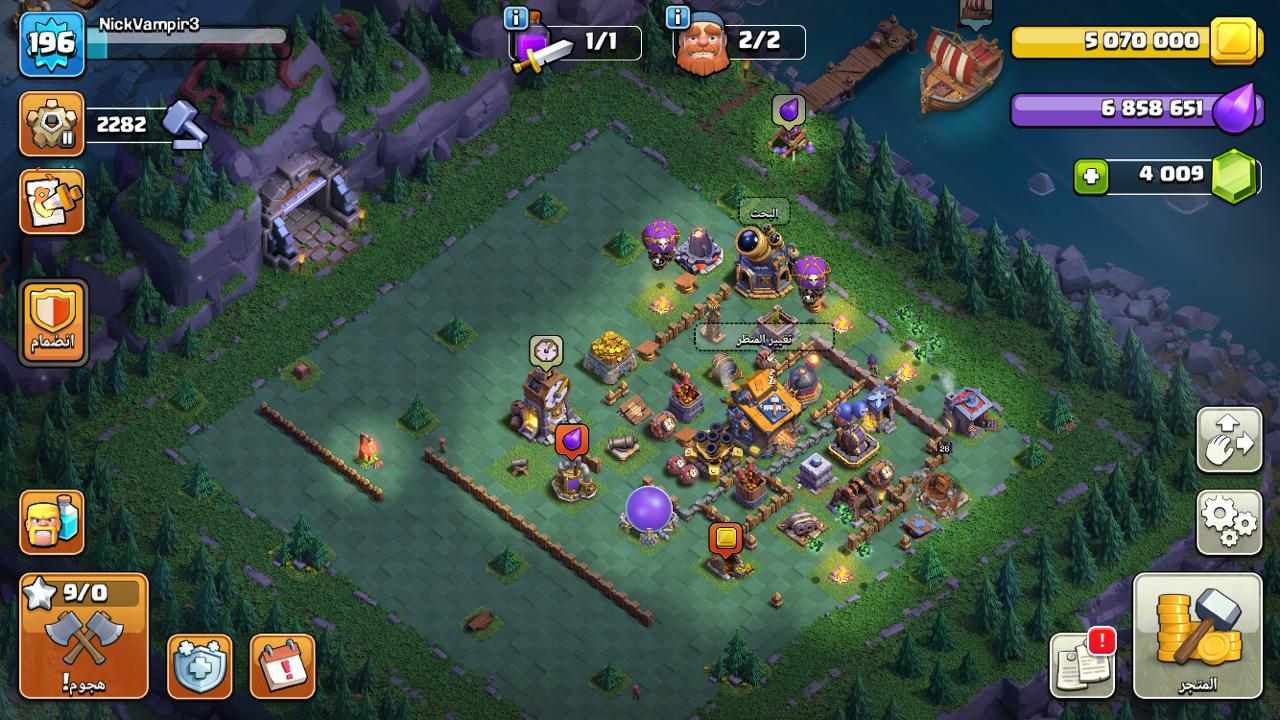Open the shield with plus sign button

click(x=199, y=666)
